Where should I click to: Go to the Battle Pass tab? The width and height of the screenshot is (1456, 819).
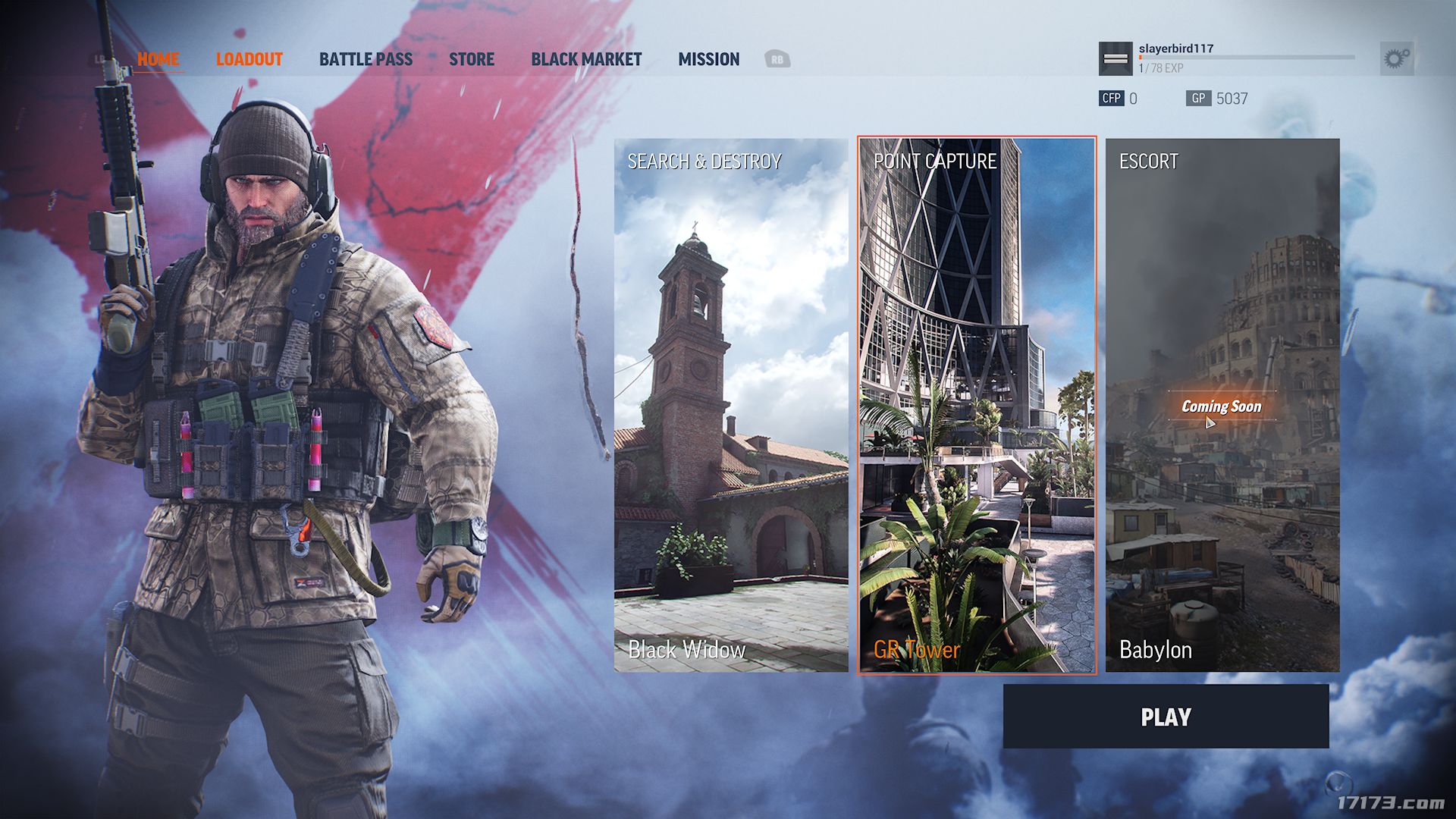[366, 59]
